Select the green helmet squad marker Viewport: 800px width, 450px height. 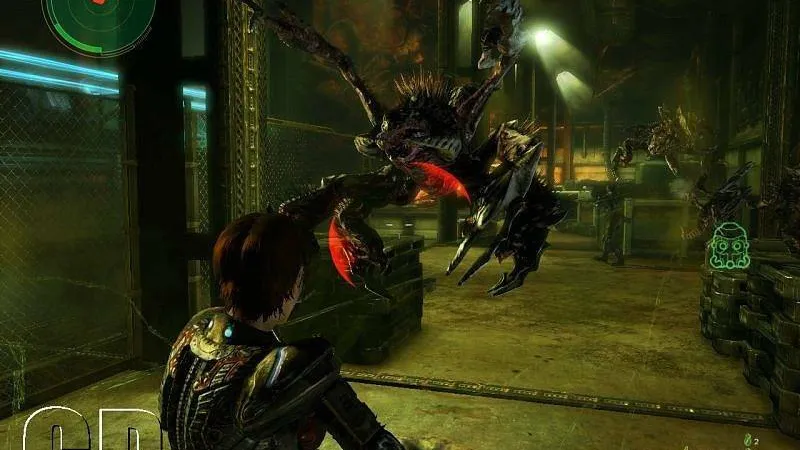pyautogui.click(x=730, y=247)
